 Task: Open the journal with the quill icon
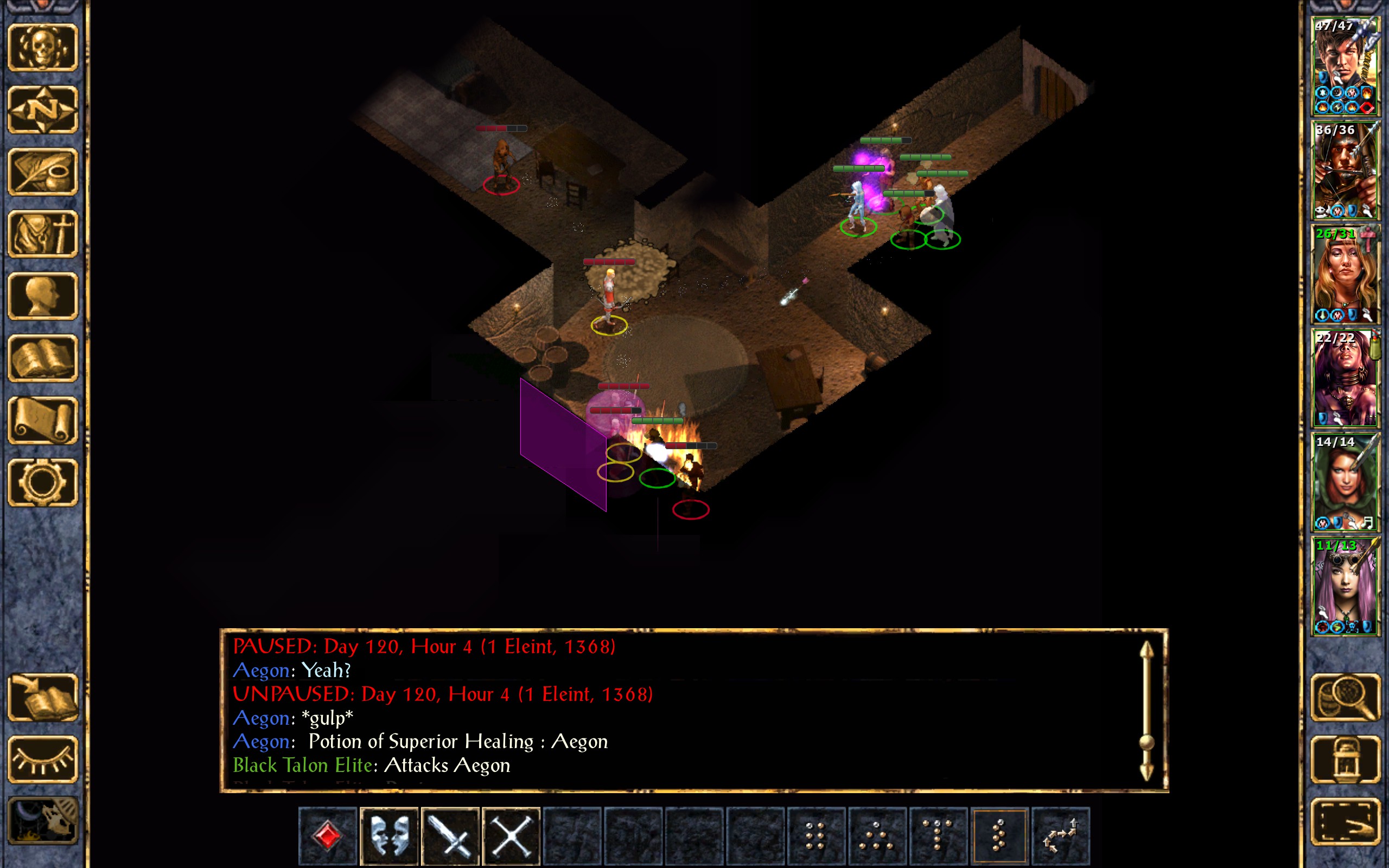click(x=43, y=171)
